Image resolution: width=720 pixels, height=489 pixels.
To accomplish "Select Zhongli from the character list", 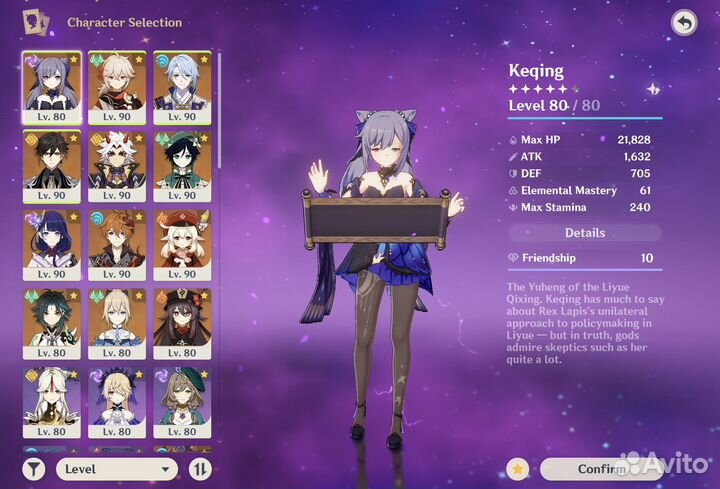I will [x=51, y=164].
